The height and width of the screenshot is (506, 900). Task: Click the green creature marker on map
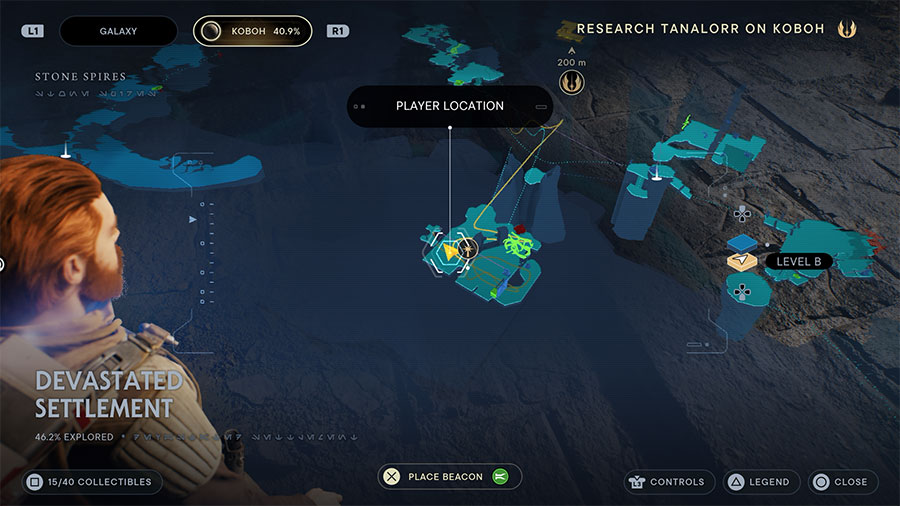point(516,244)
